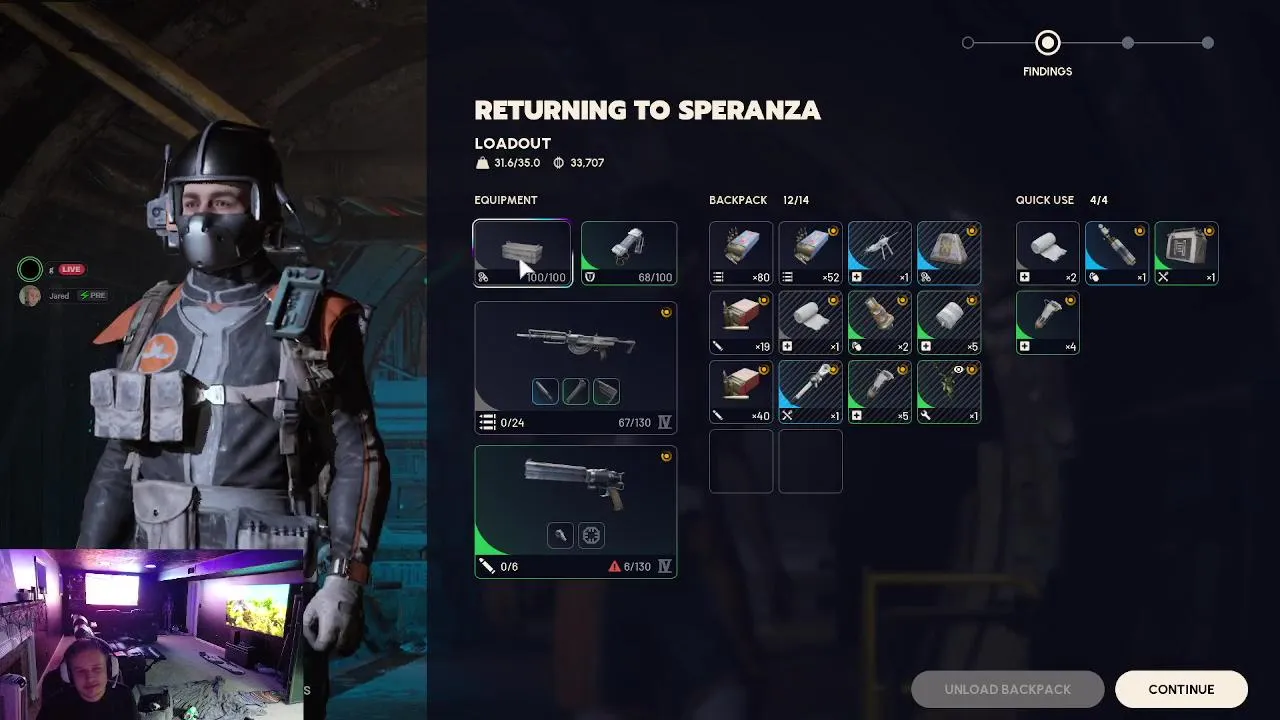Select the quick use bandage stack of 2

(1048, 254)
